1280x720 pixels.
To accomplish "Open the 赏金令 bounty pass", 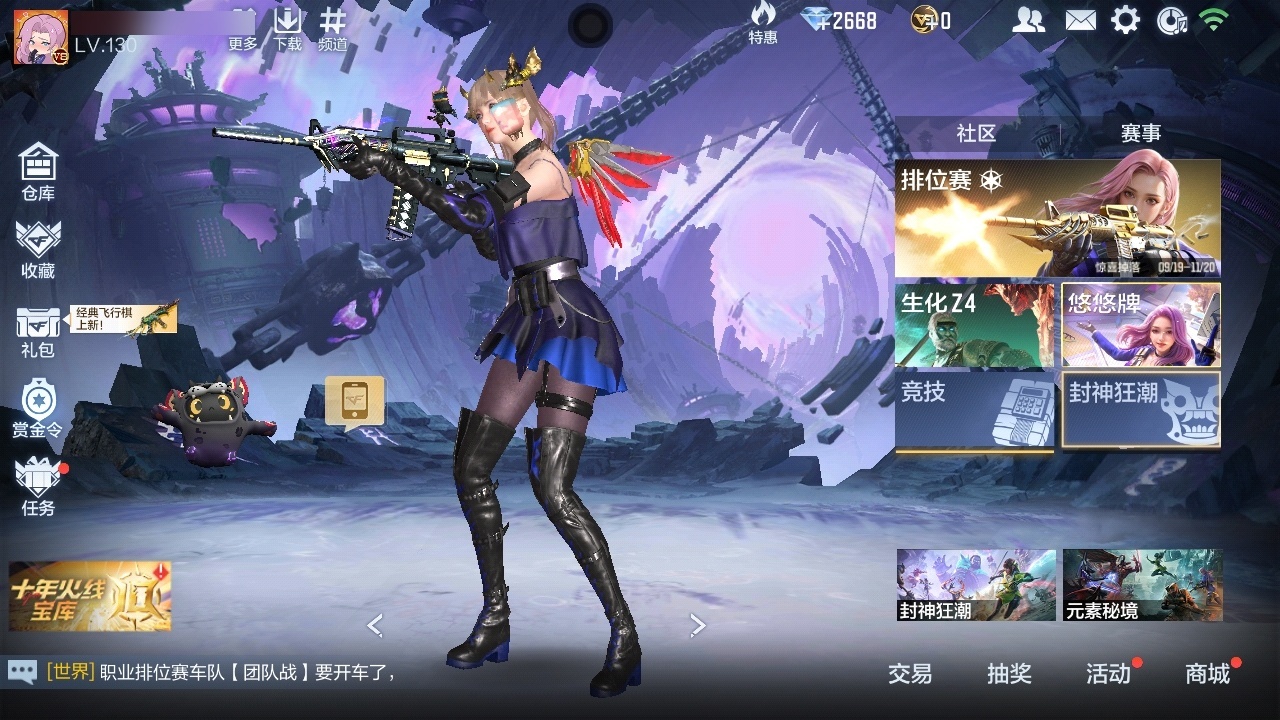I will click(x=38, y=409).
